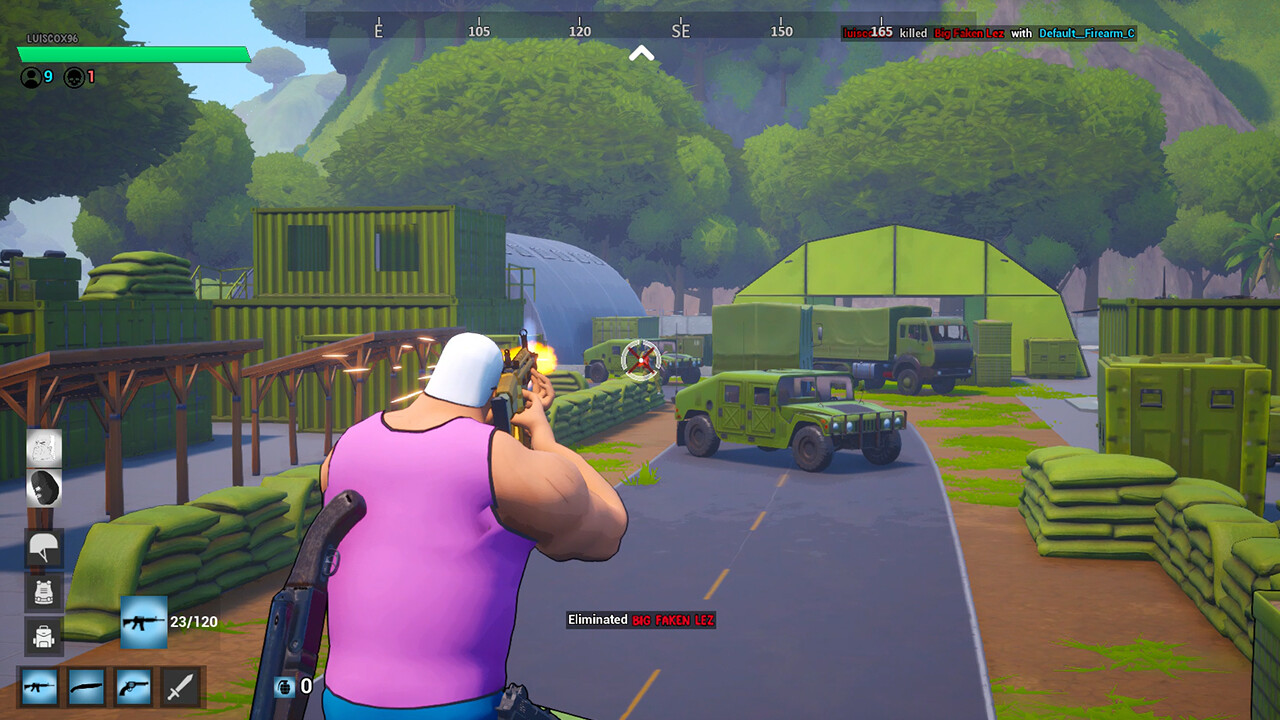
Task: Select the assault rifle in hotbar slot one
Action: pos(38,687)
